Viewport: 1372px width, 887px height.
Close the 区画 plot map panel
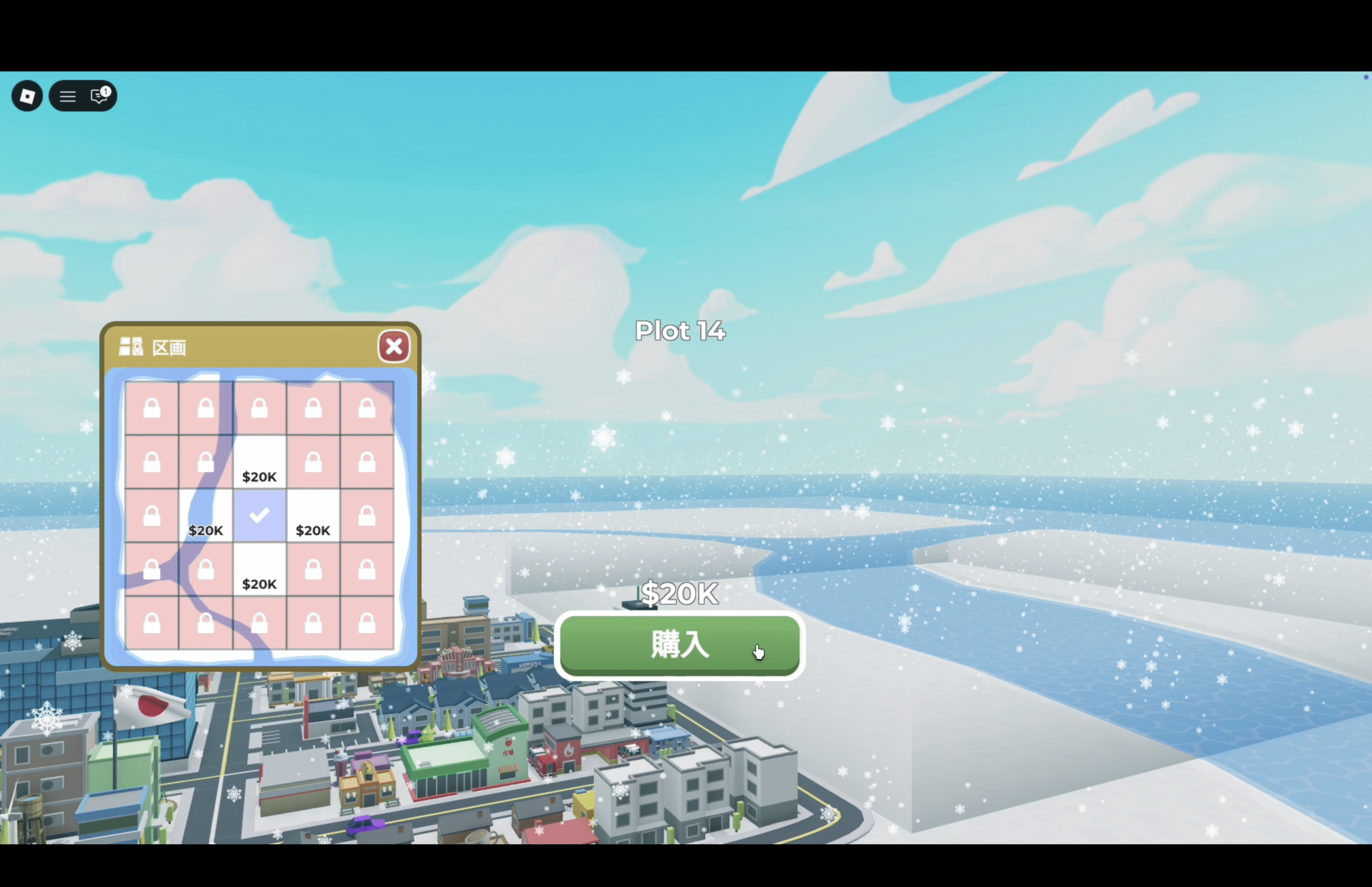coord(394,346)
